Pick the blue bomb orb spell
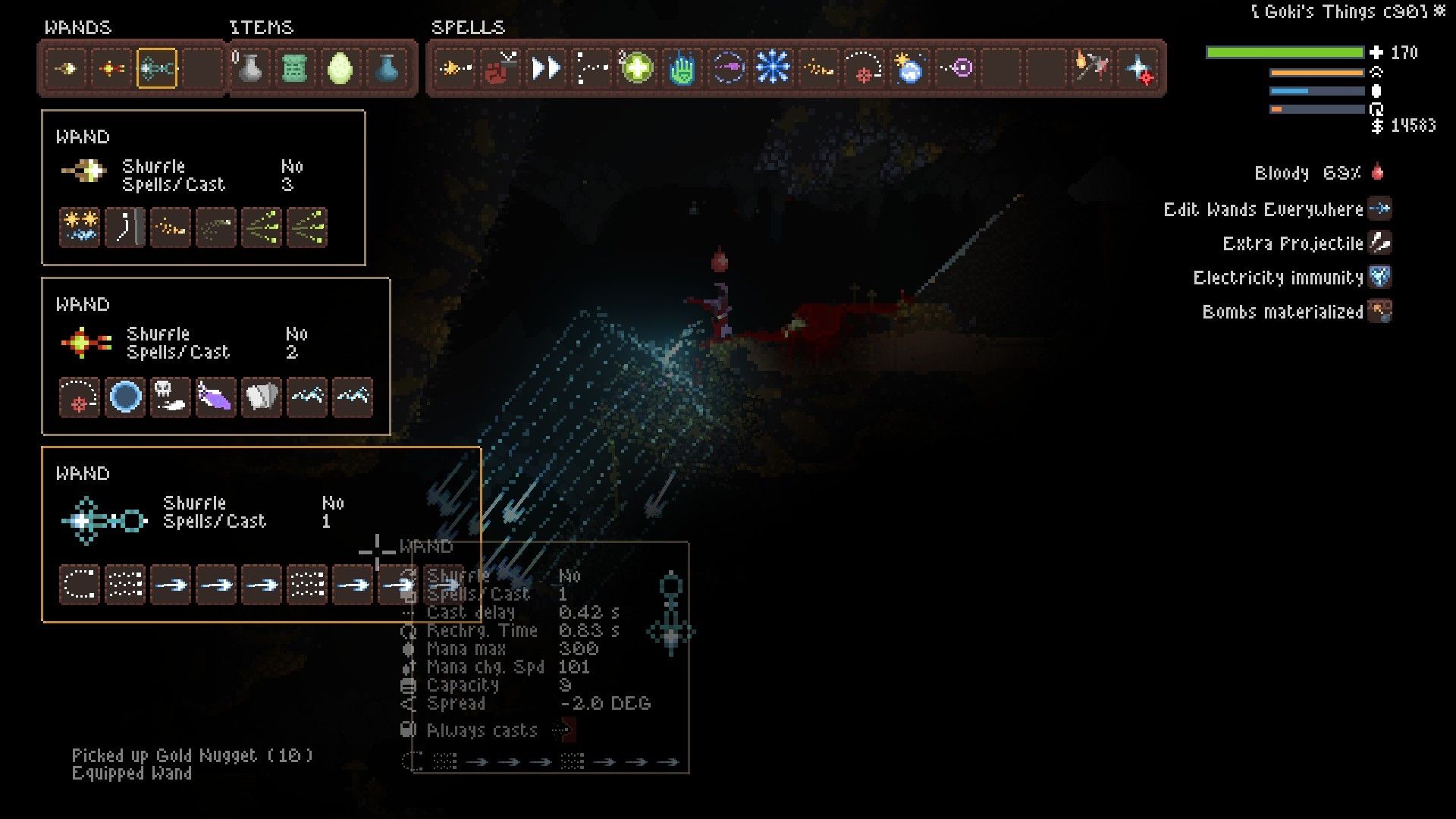Screen dimensions: 1456x819 [909, 69]
